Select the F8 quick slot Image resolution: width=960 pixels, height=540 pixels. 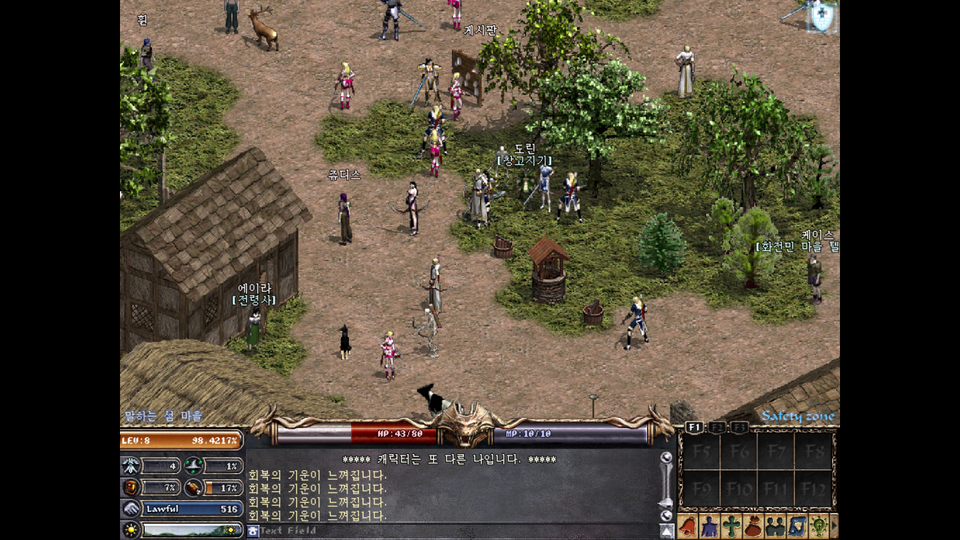pos(815,452)
